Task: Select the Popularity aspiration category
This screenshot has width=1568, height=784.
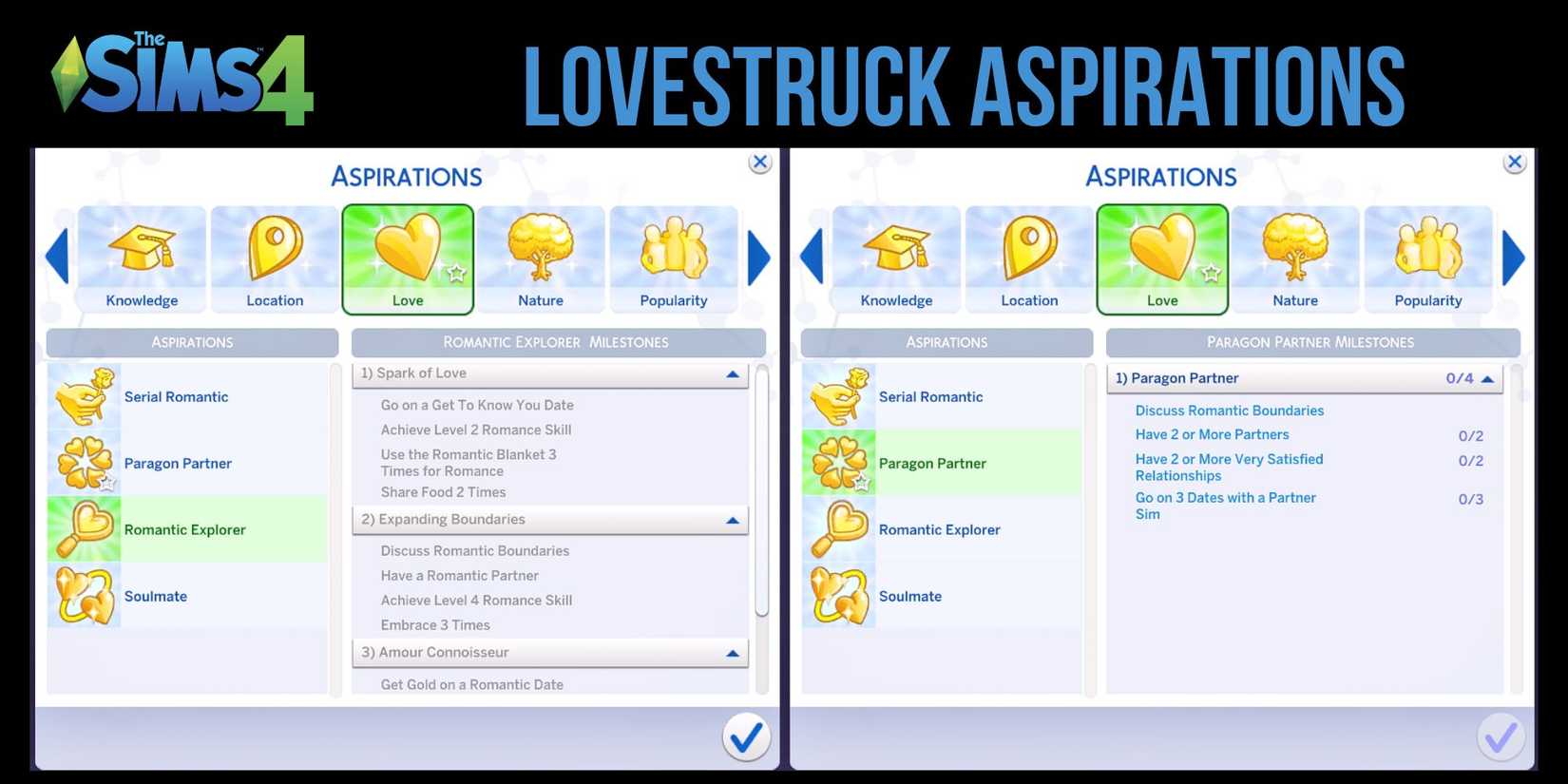Action: pos(673,257)
